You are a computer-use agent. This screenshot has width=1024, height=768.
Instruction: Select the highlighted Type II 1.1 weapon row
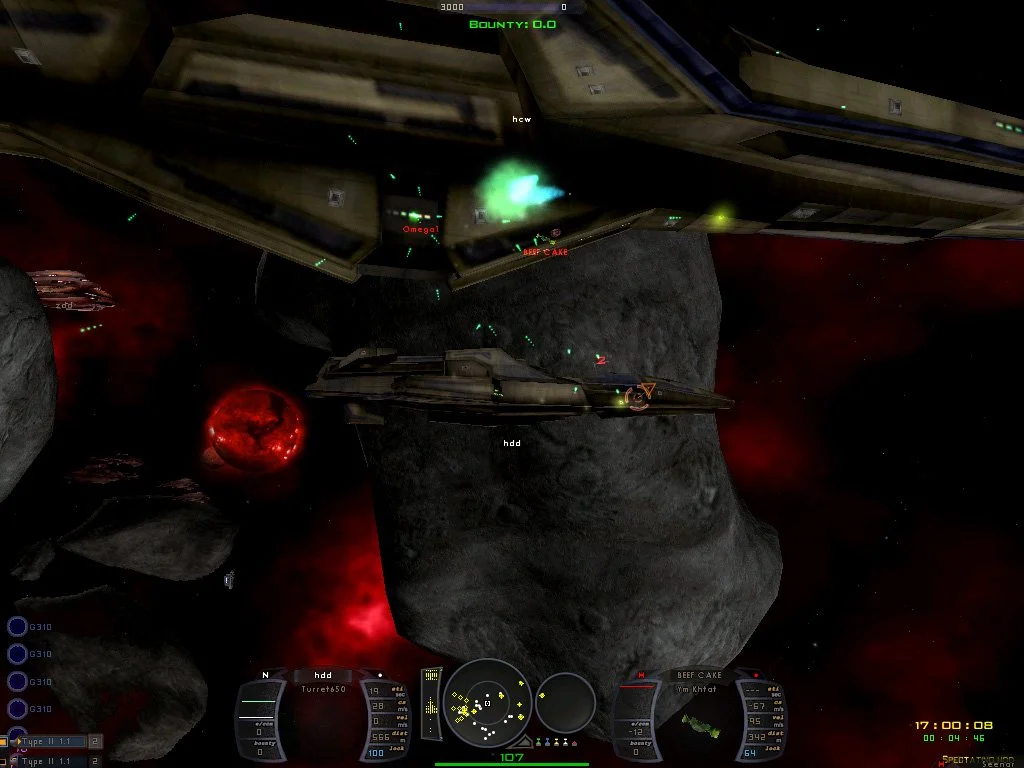52,742
